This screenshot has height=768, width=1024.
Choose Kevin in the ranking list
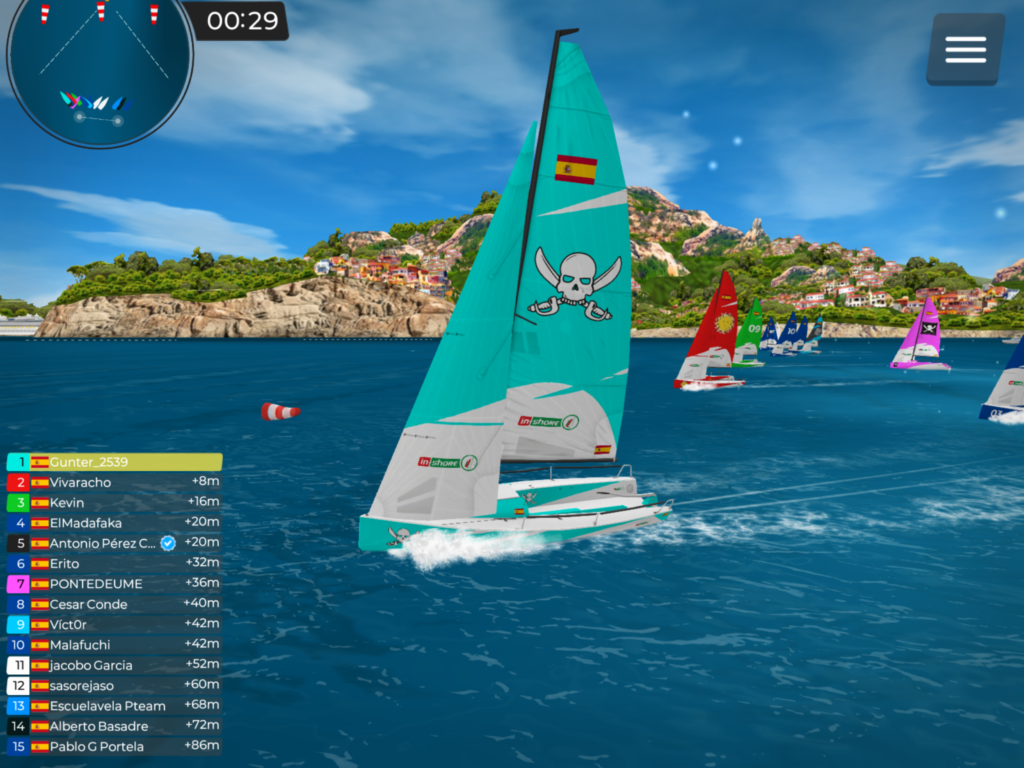coord(114,502)
